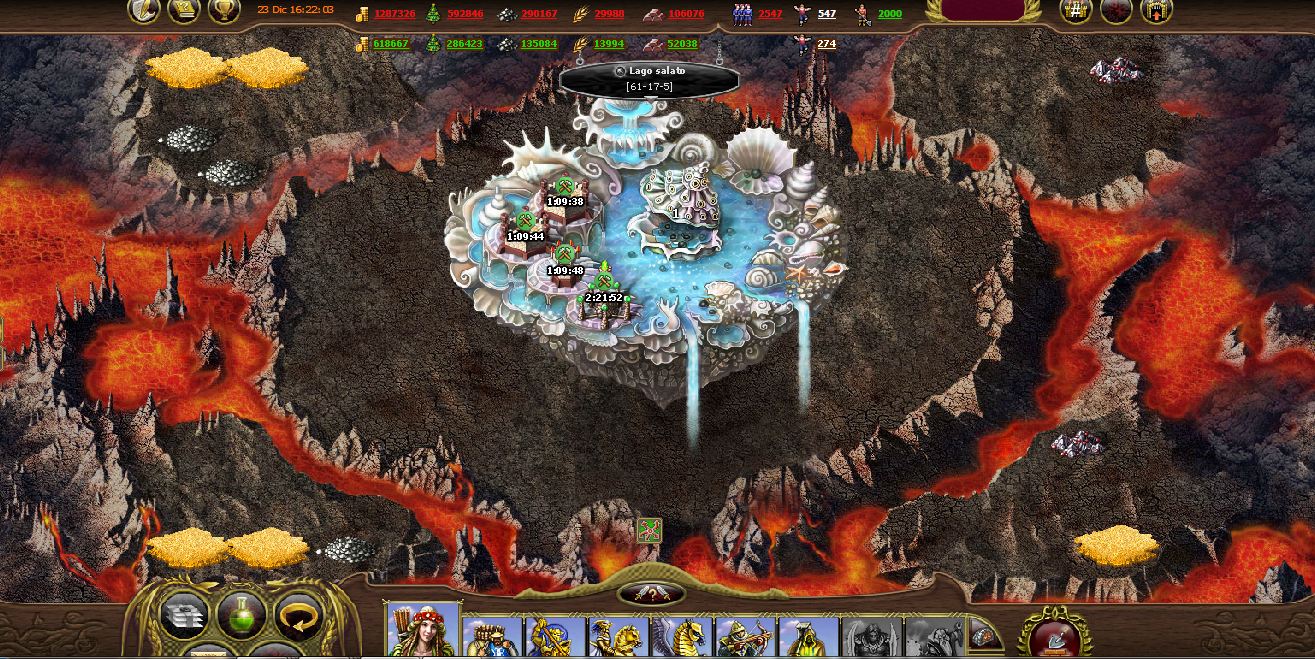Open the crossed swords question-mark button
This screenshot has height=659, width=1315.
pos(651,594)
